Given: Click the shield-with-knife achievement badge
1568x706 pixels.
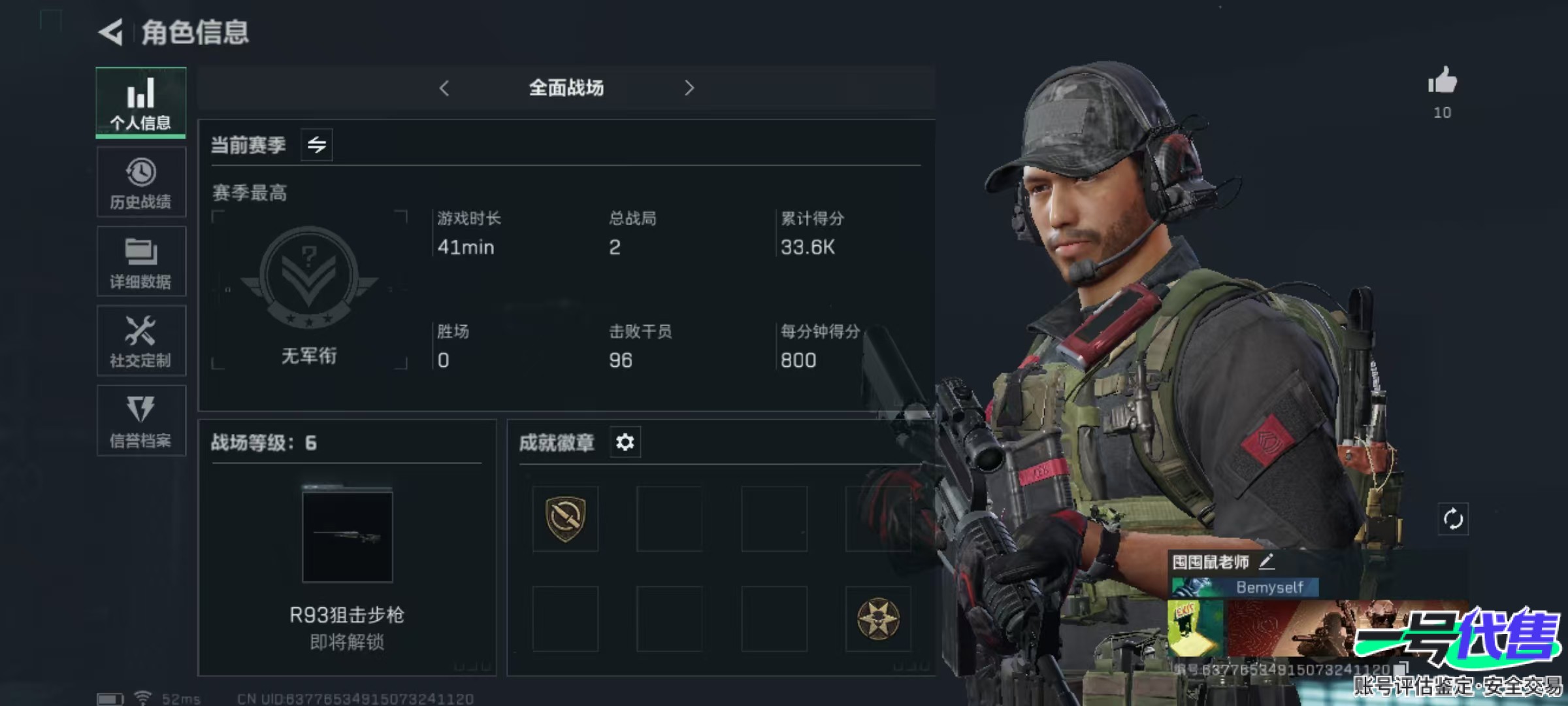Looking at the screenshot, I should [565, 519].
